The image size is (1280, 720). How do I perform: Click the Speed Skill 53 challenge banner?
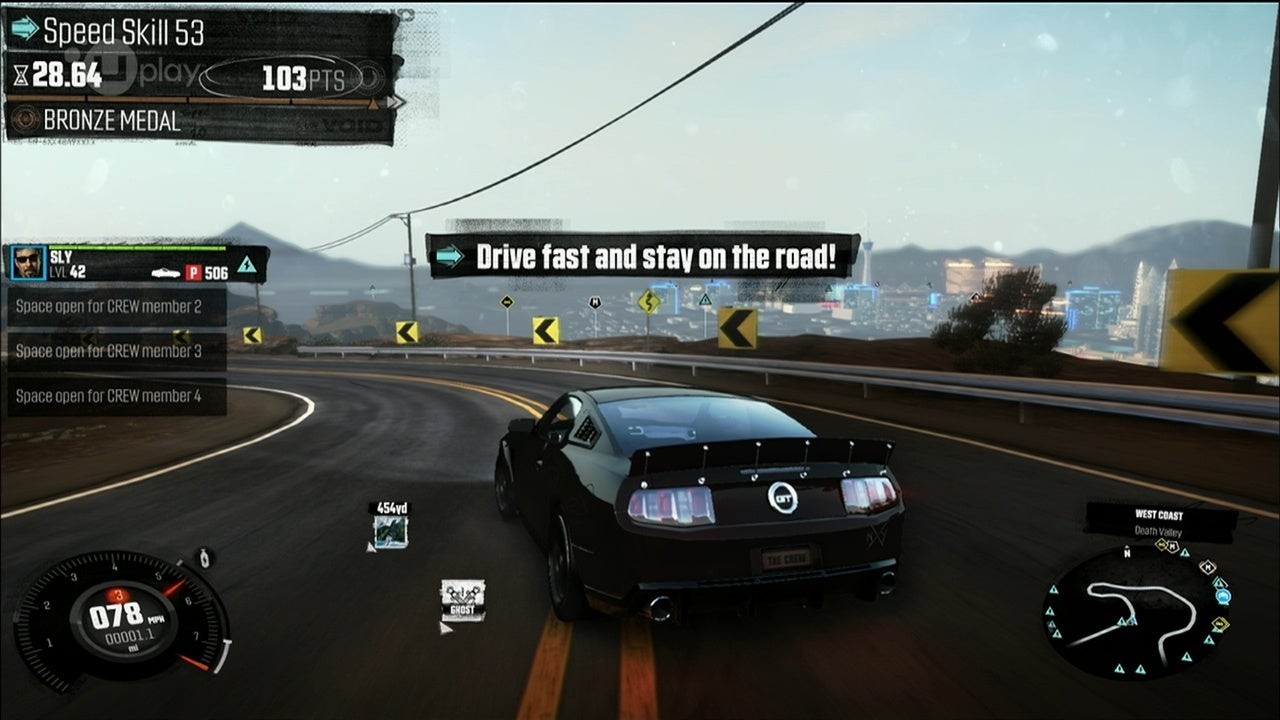click(200, 31)
